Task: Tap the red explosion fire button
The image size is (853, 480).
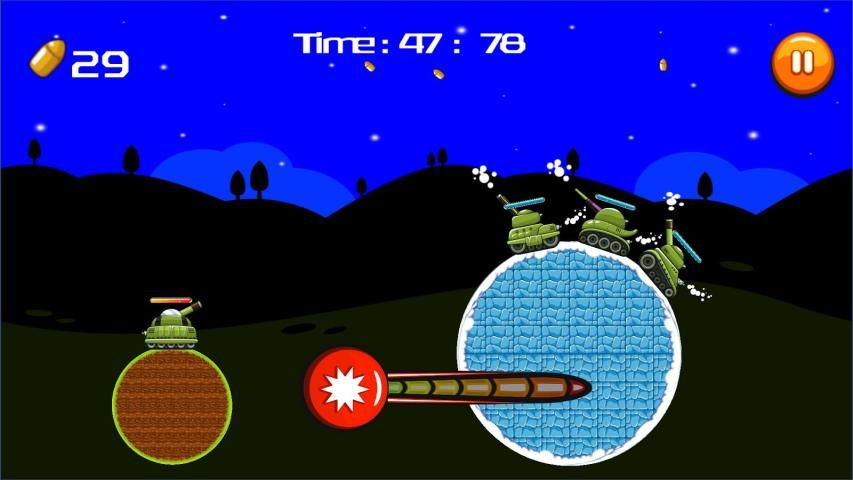Action: pos(344,386)
